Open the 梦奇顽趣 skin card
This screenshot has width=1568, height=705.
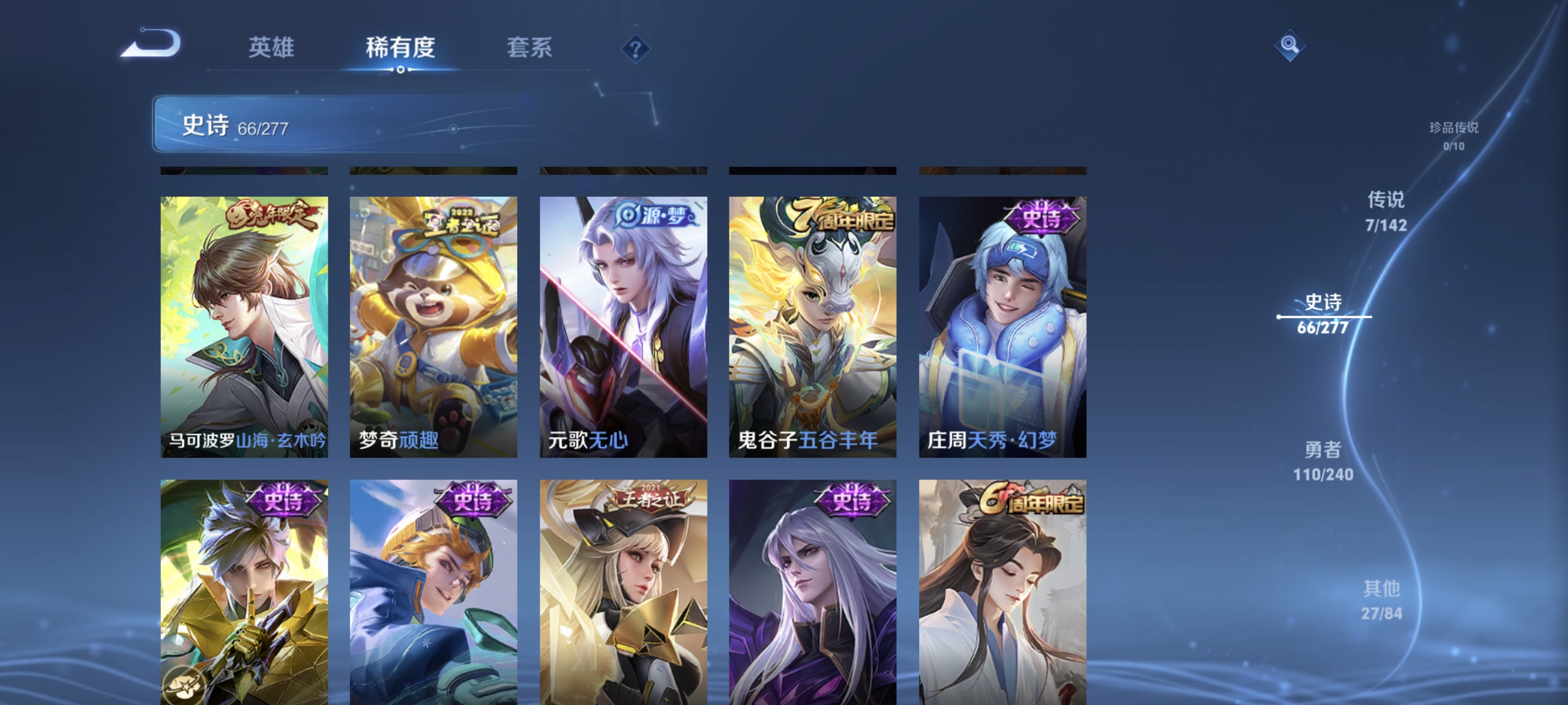(x=434, y=323)
